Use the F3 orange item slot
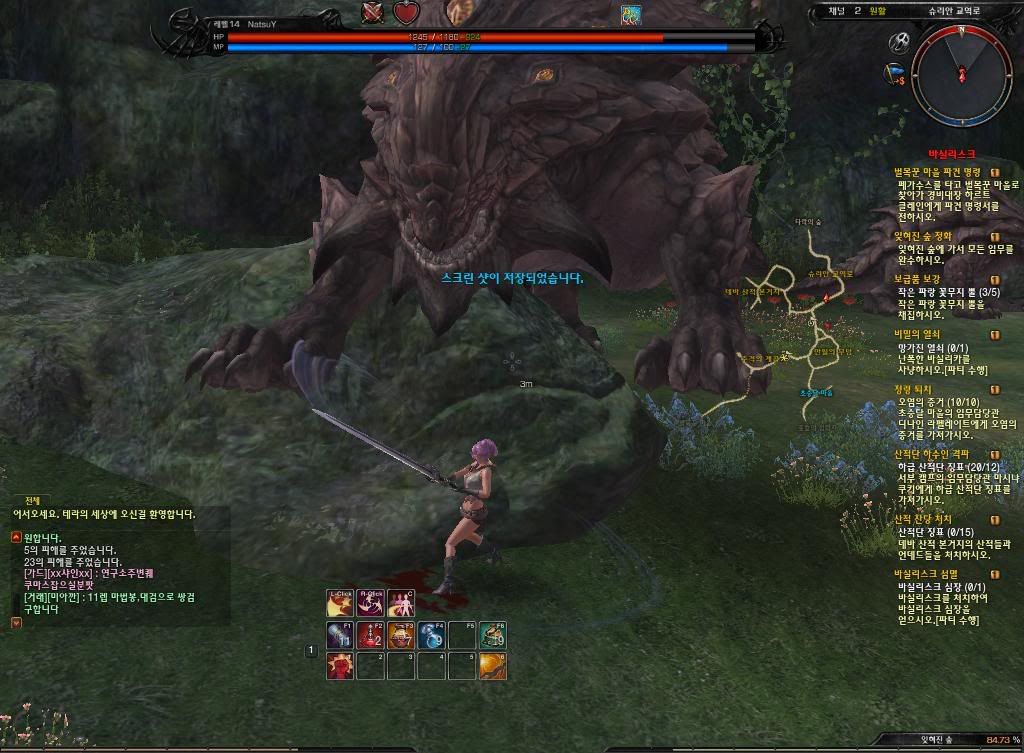Viewport: 1024px width, 753px height. tap(402, 635)
